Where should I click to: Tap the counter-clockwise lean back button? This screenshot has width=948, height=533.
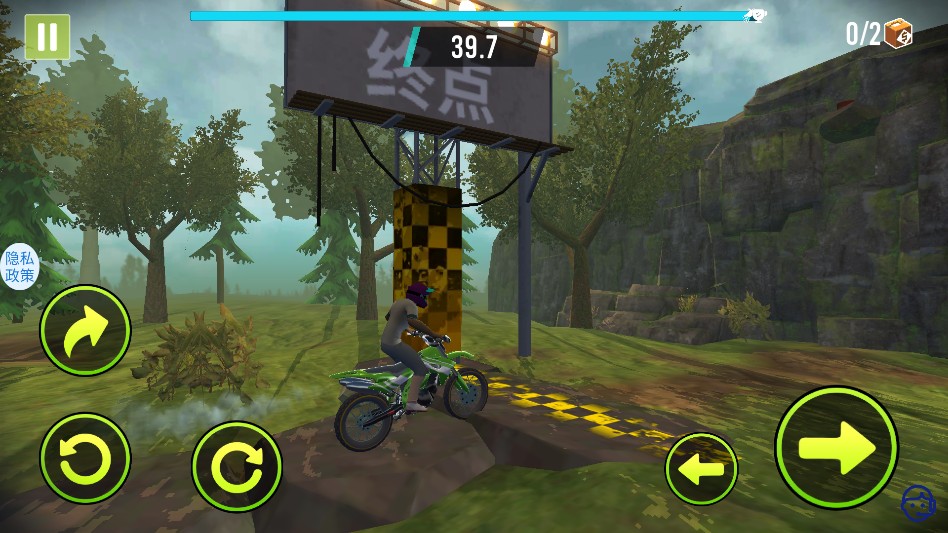pos(85,459)
